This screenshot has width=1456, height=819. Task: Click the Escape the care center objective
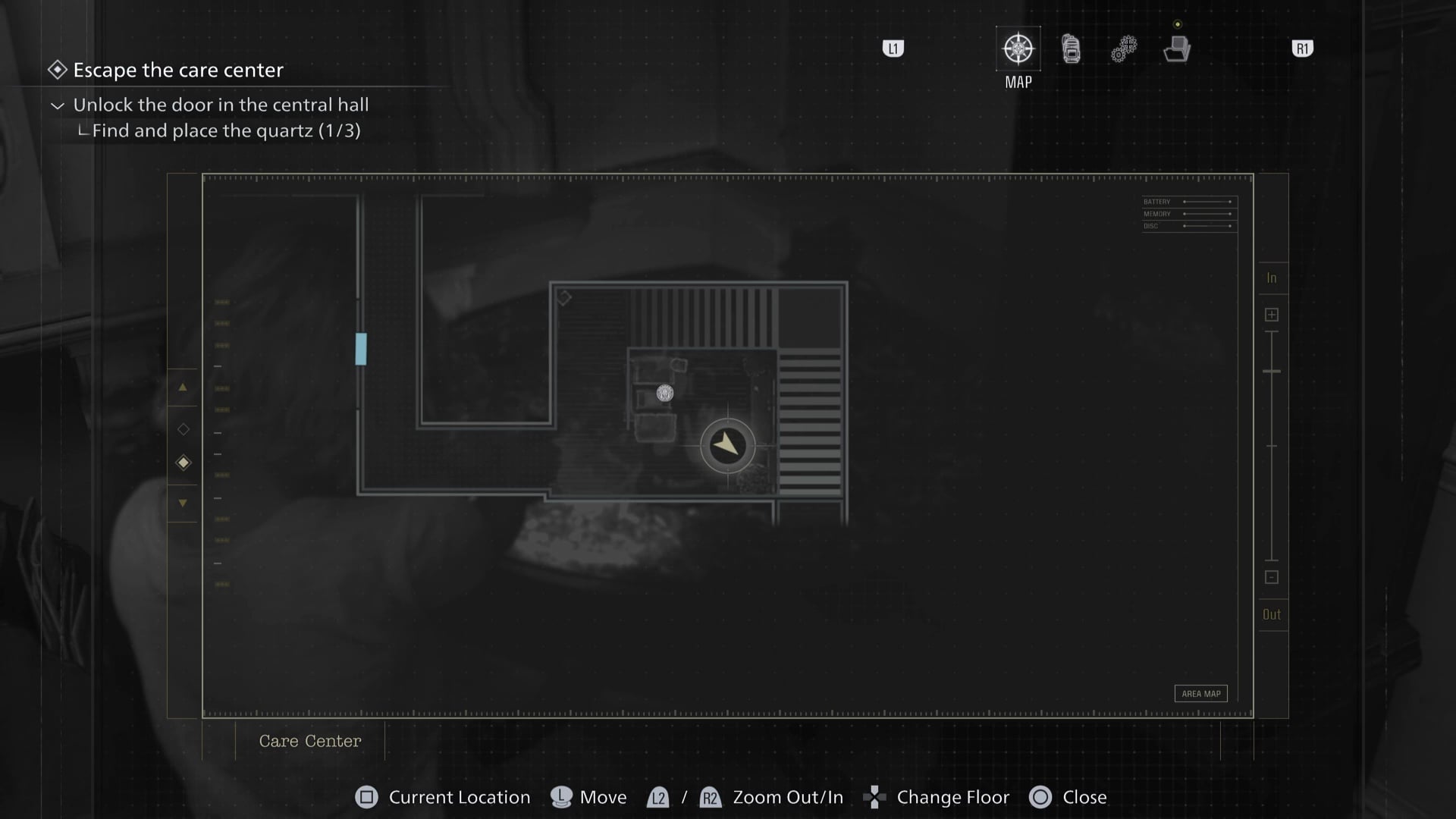[x=177, y=70]
